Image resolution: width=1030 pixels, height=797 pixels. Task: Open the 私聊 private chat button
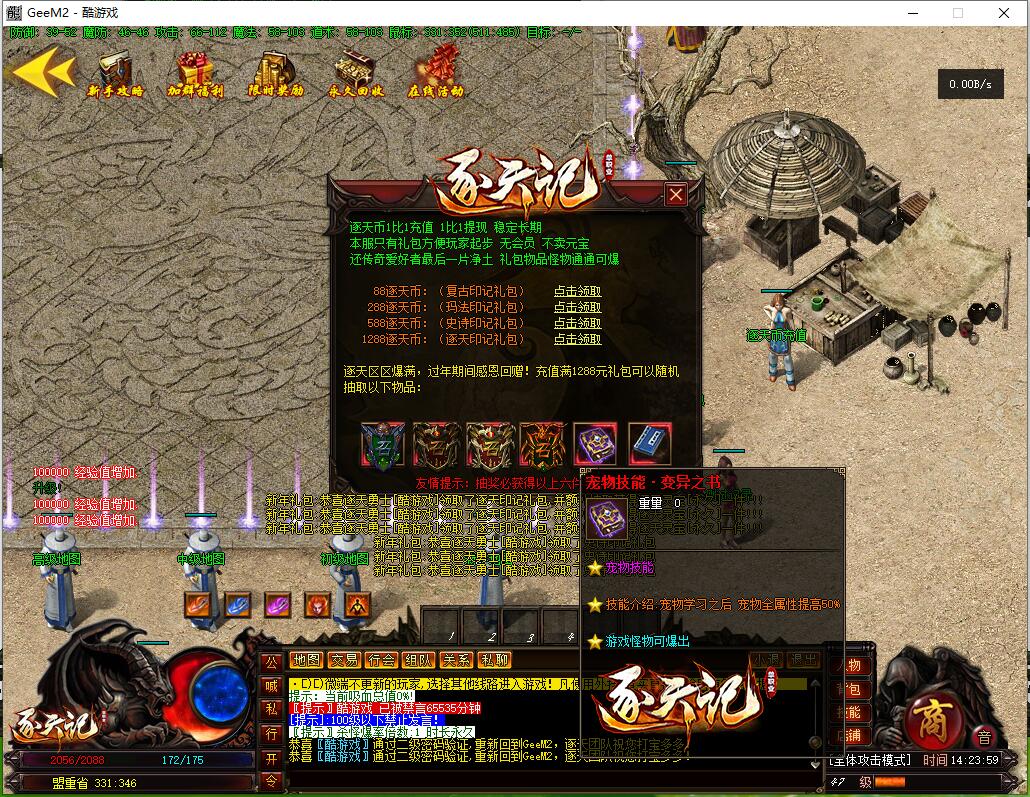tap(494, 660)
